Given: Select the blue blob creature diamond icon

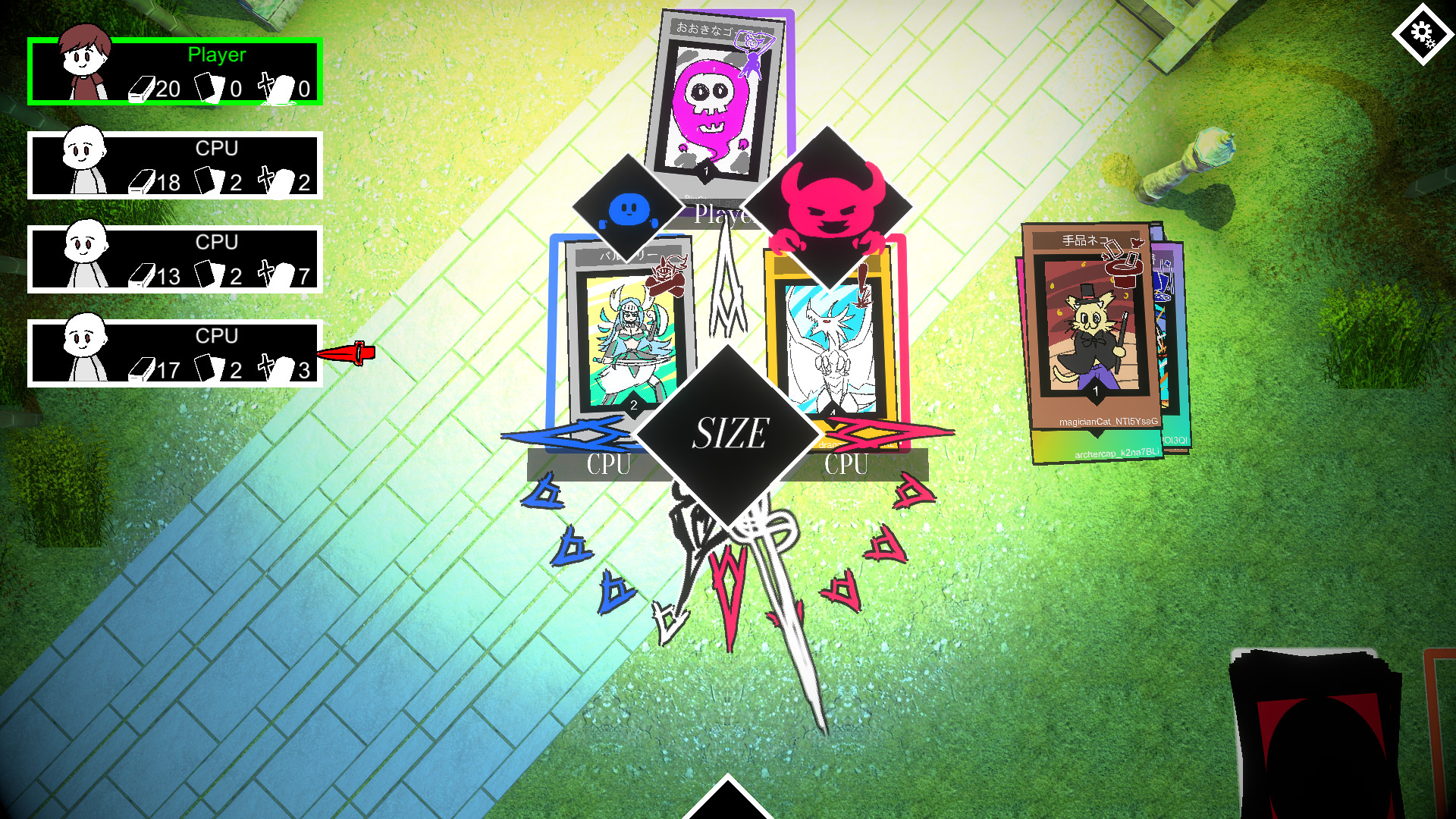Looking at the screenshot, I should click(x=627, y=206).
